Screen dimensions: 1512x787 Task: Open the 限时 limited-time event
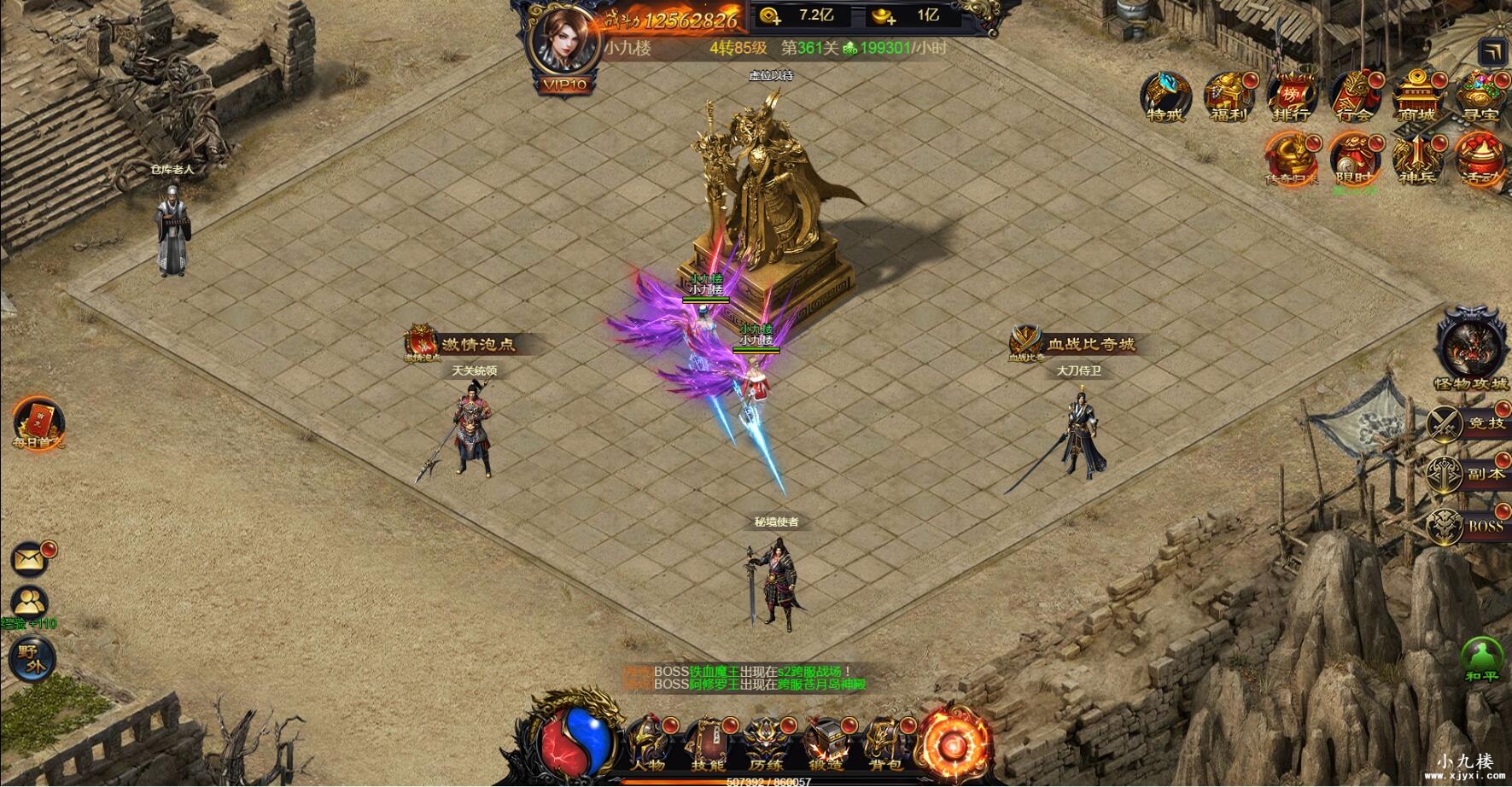pyautogui.click(x=1353, y=159)
